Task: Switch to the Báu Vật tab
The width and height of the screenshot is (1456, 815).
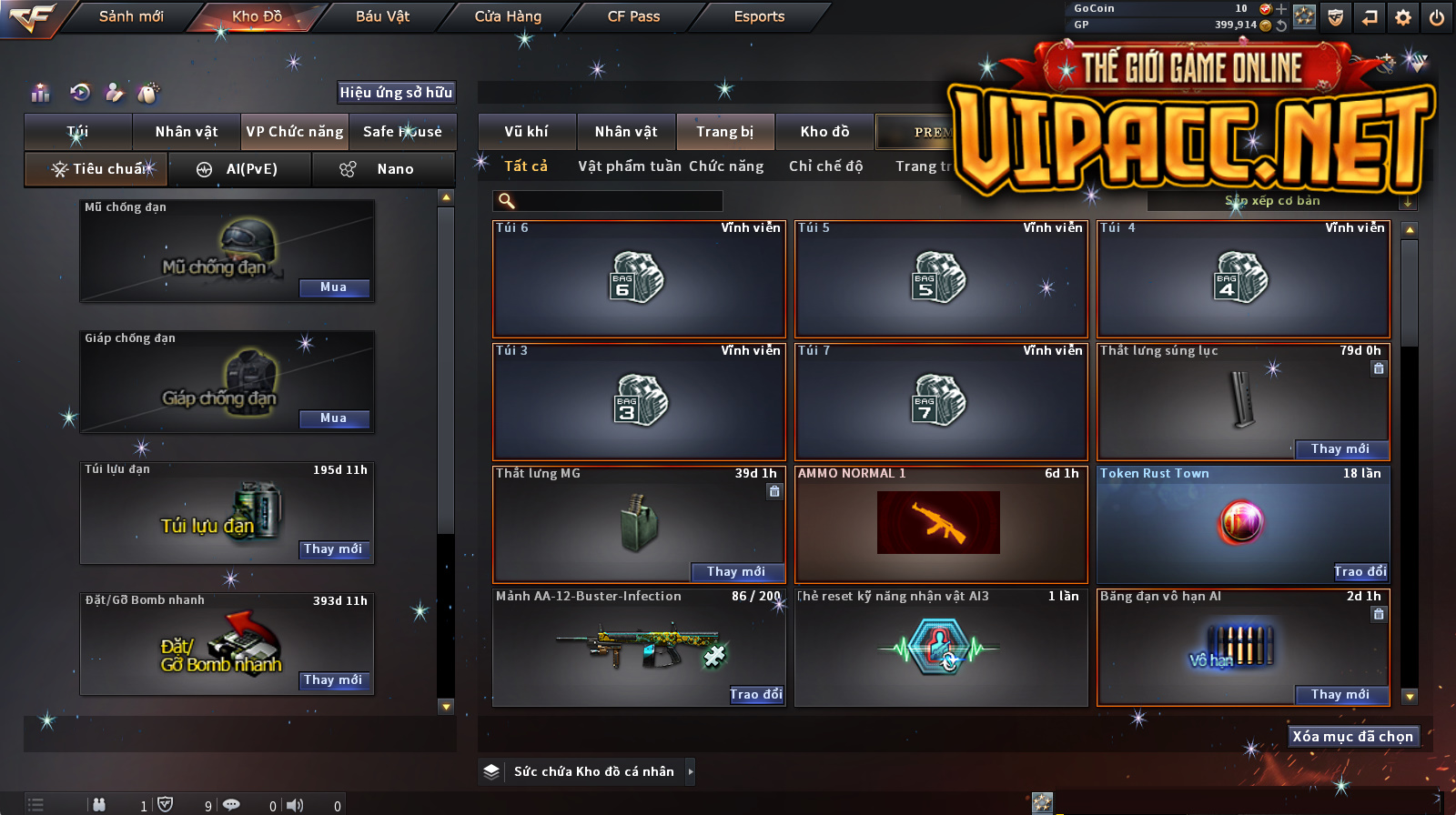Action: coord(382,16)
